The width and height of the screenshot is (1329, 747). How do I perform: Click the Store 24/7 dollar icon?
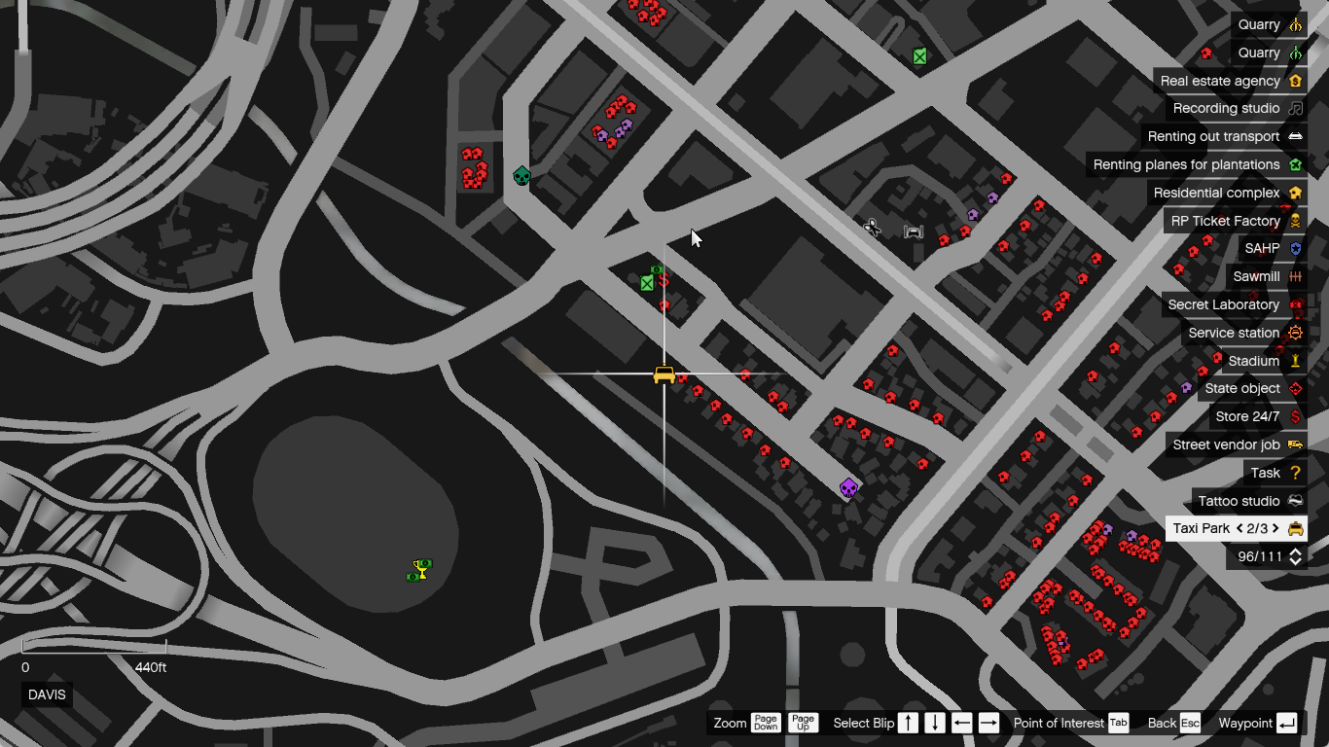coord(1297,416)
